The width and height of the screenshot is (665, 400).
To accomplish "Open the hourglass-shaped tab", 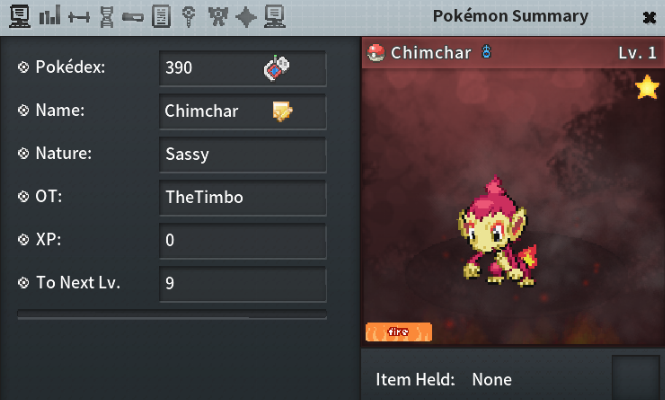I will tap(106, 16).
